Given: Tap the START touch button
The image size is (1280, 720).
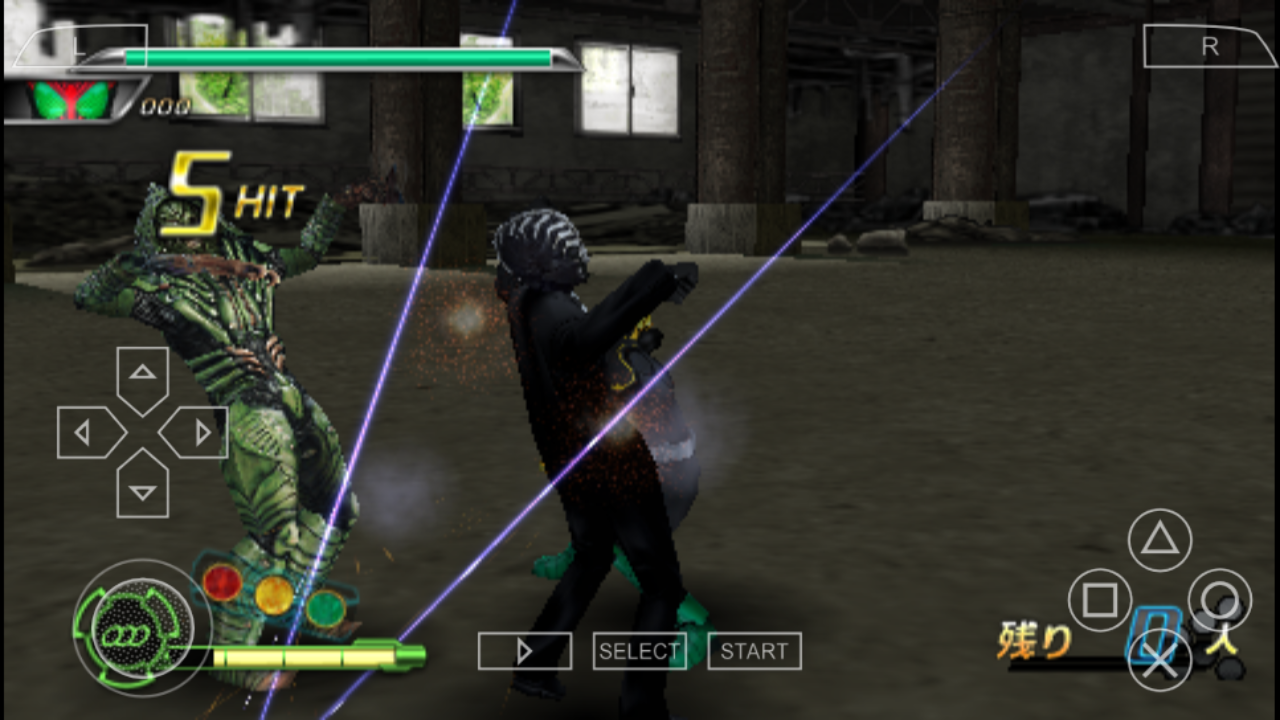Looking at the screenshot, I should tap(754, 651).
